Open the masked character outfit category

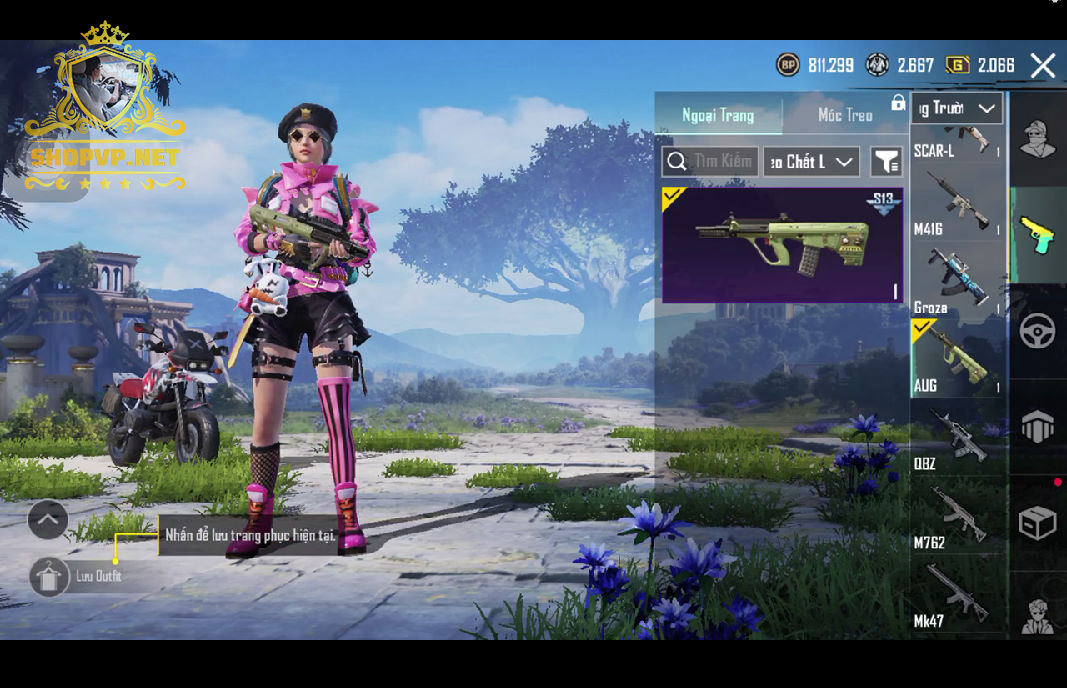coord(1037,140)
